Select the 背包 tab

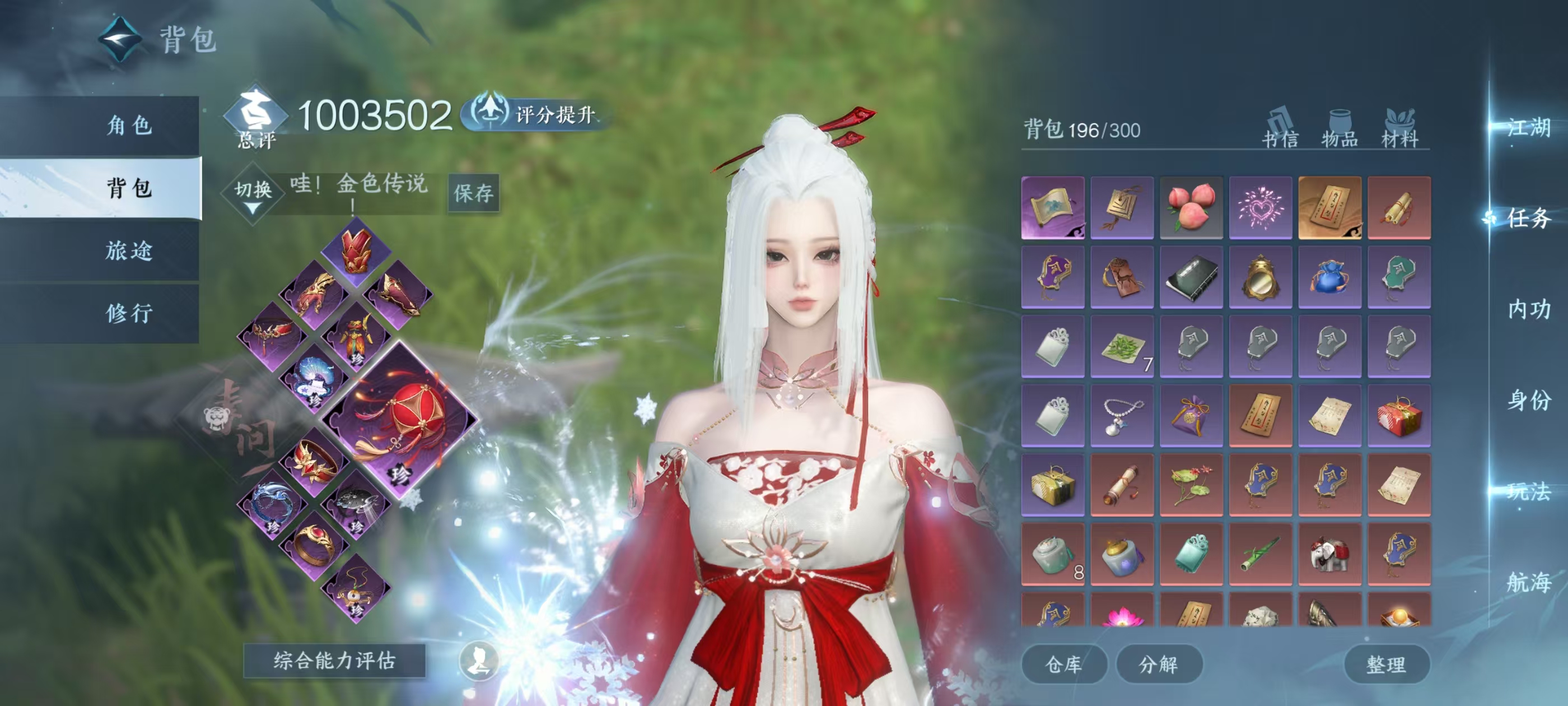click(129, 188)
